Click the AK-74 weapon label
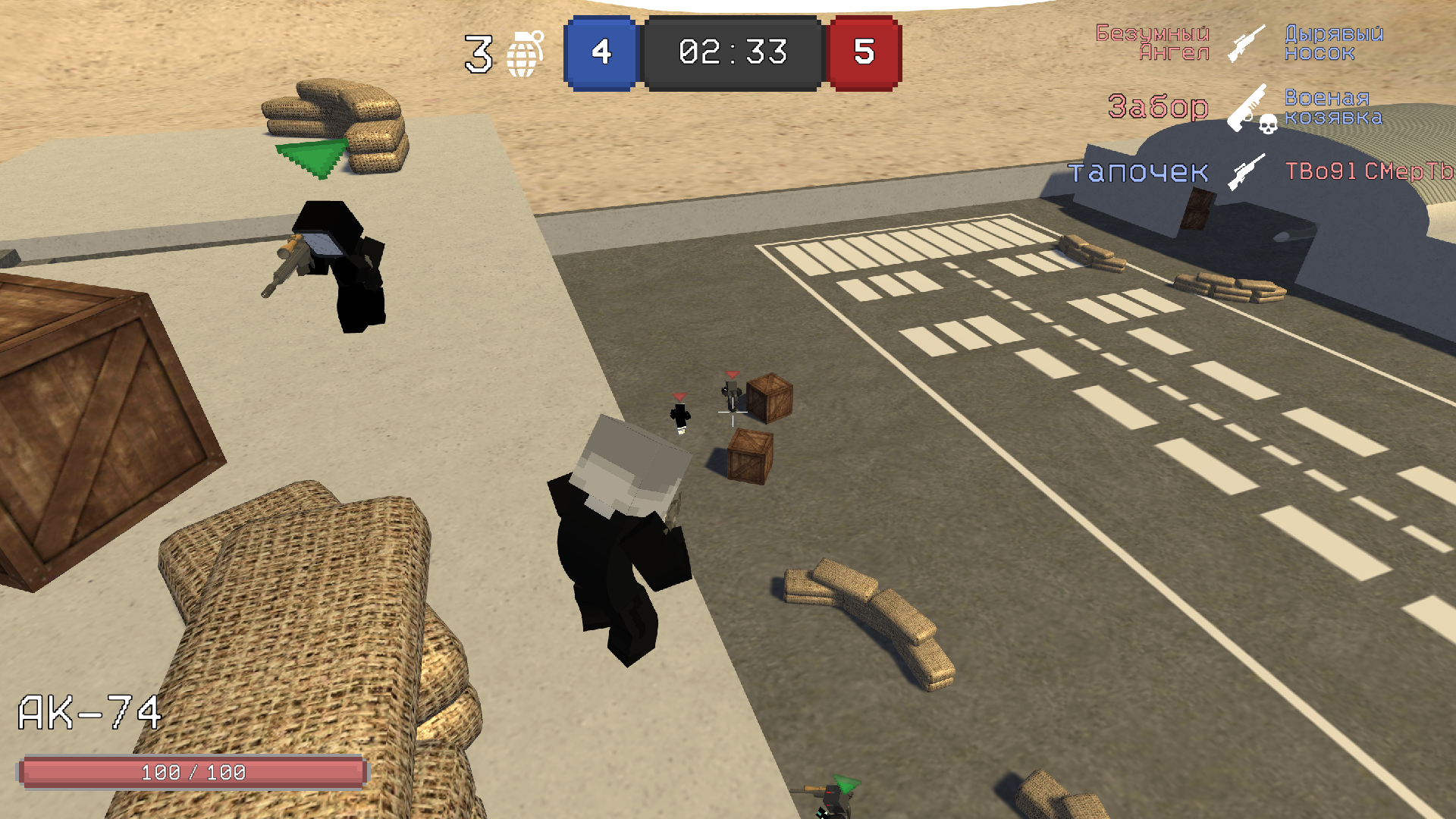1456x819 pixels. [x=89, y=711]
